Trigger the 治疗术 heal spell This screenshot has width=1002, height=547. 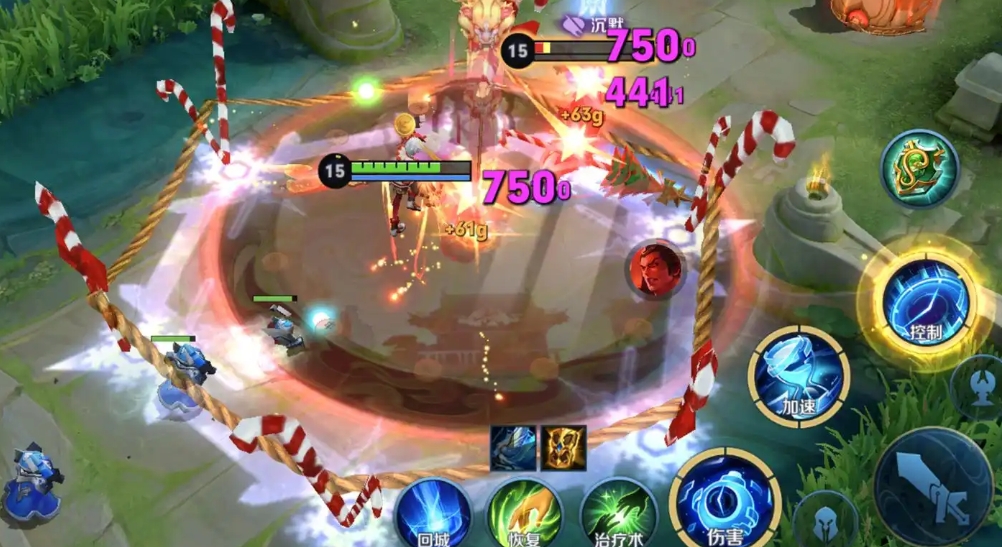pyautogui.click(x=618, y=512)
